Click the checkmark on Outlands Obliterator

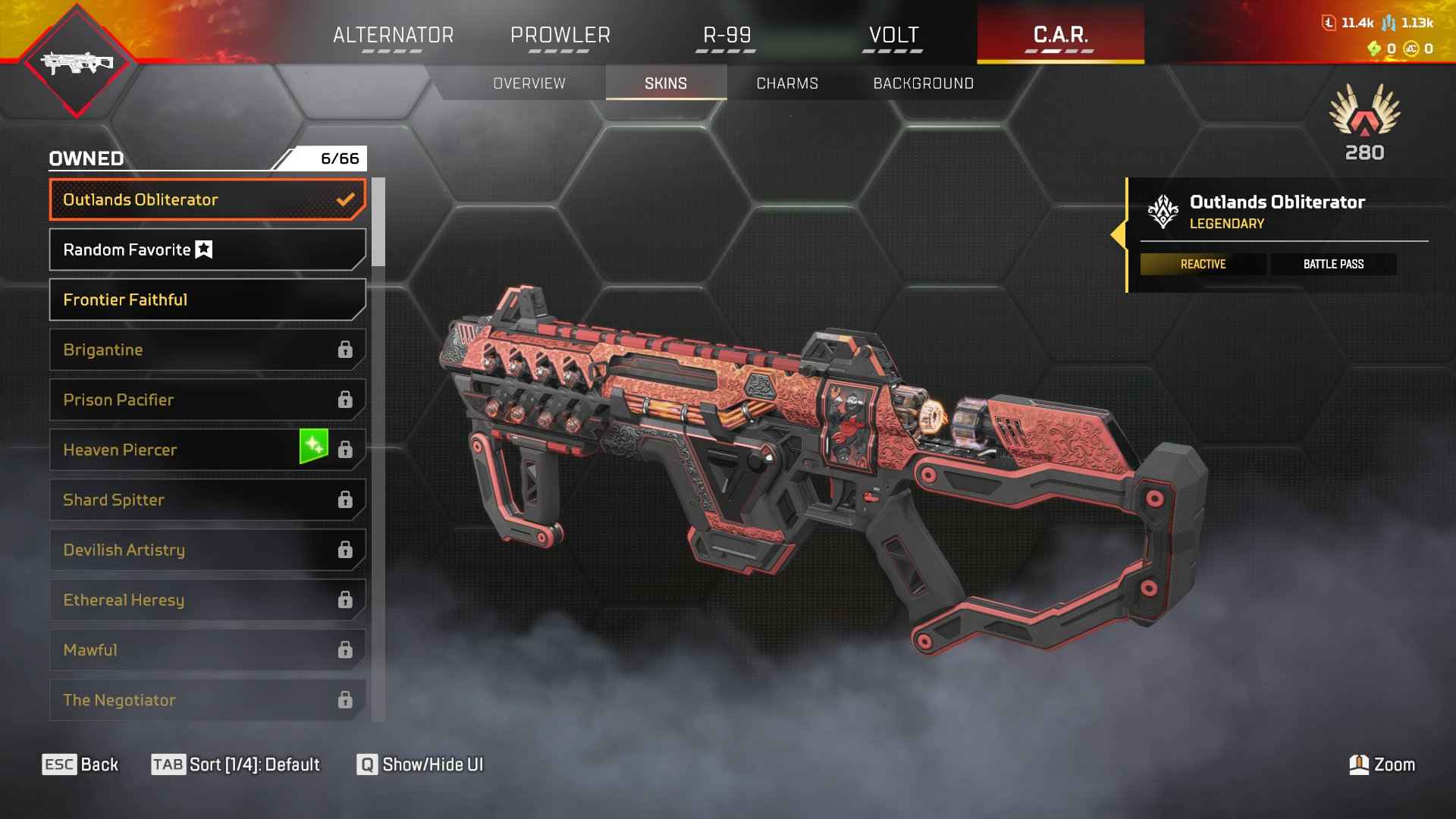pyautogui.click(x=347, y=199)
